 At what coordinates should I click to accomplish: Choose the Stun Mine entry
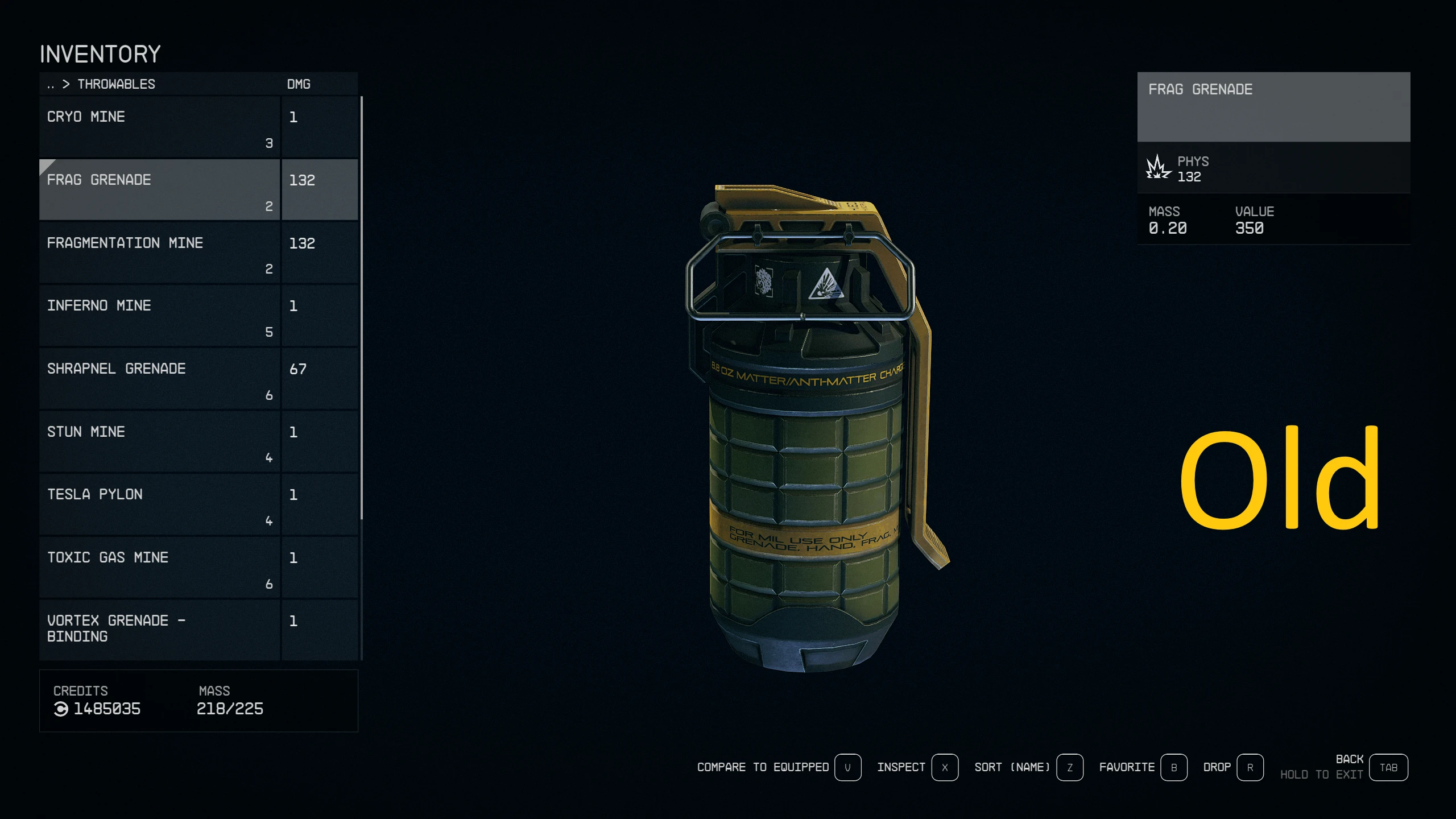pyautogui.click(x=159, y=442)
